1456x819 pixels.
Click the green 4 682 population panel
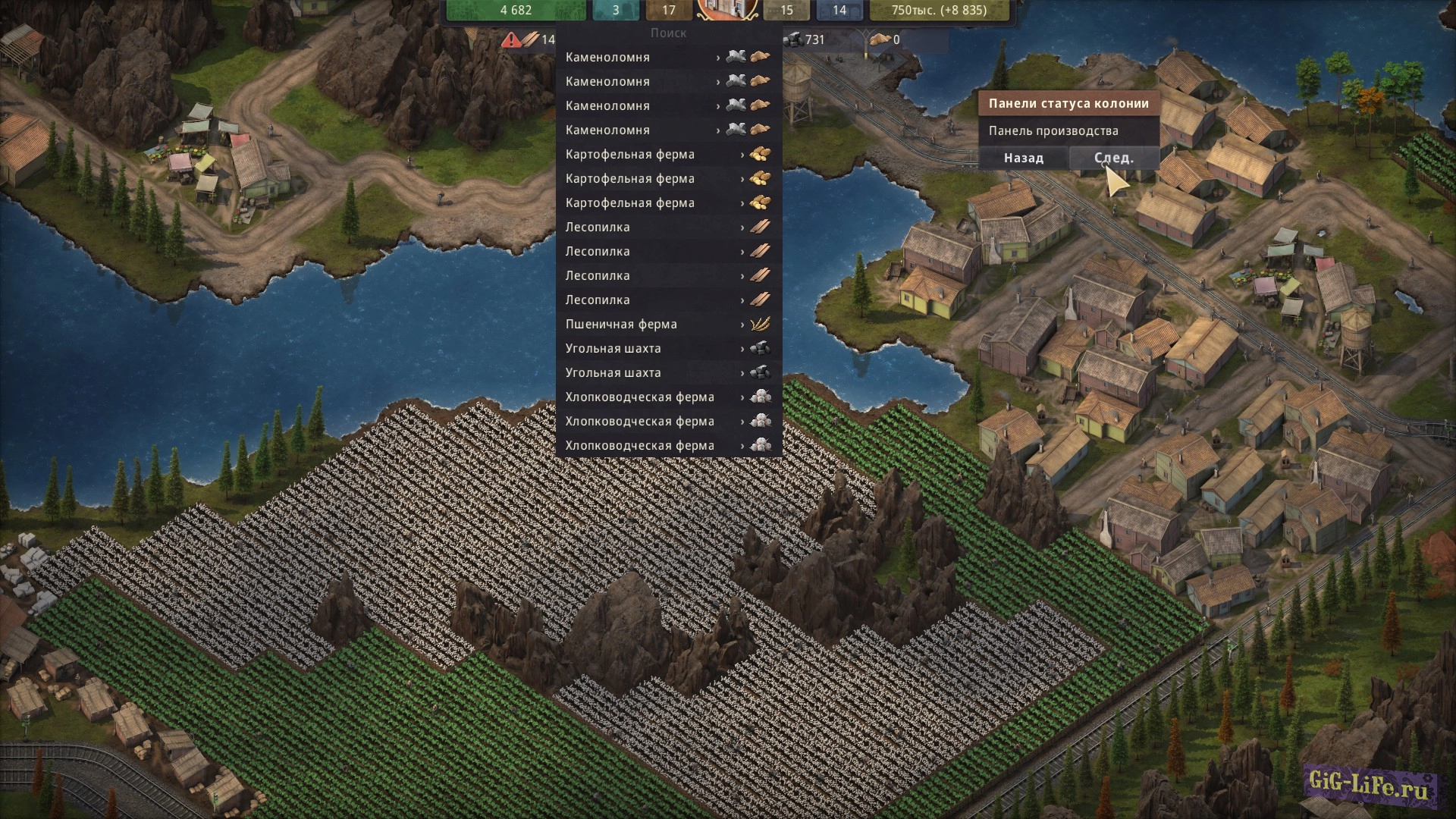pyautogui.click(x=516, y=11)
